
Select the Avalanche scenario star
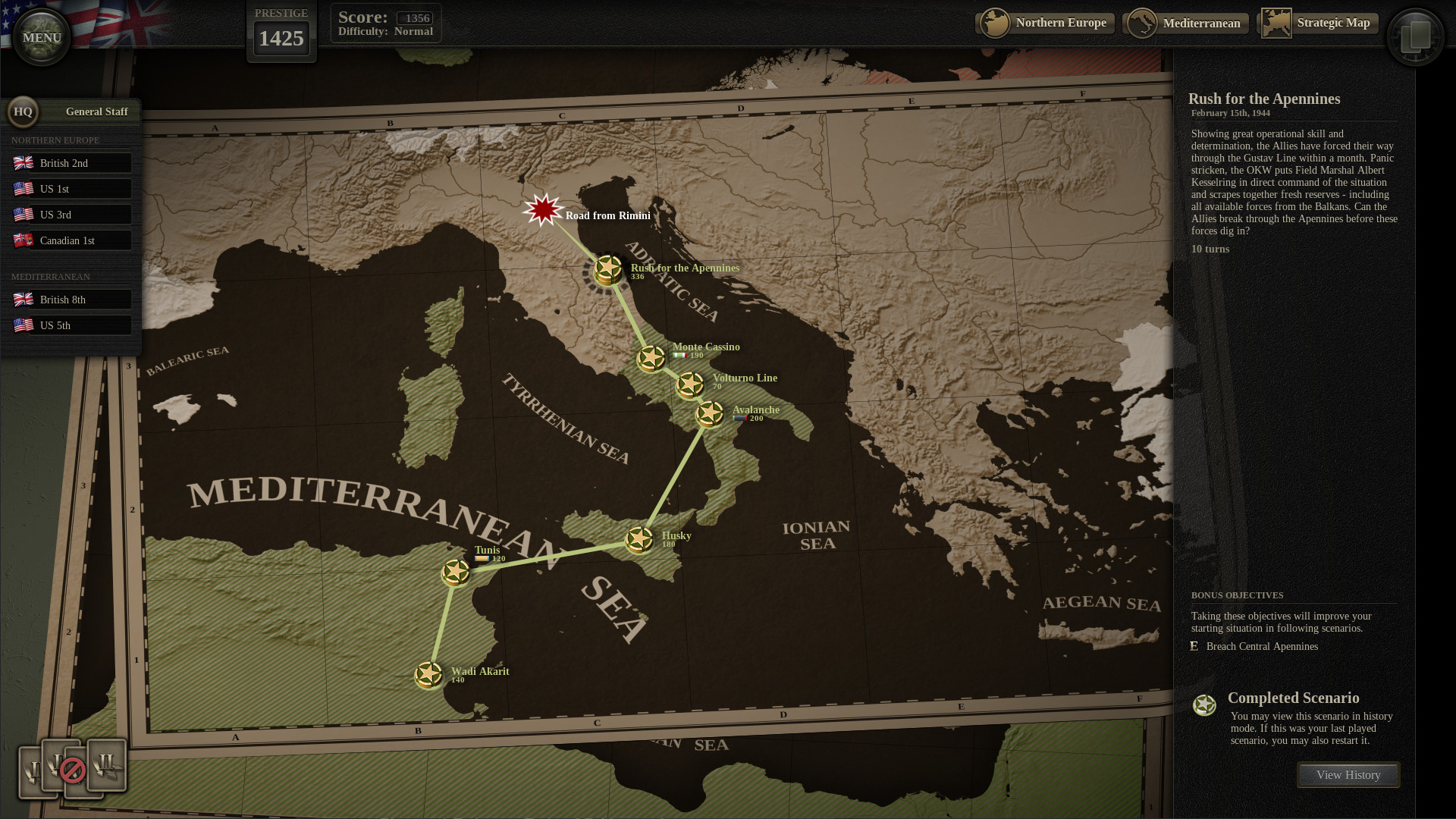tap(710, 415)
